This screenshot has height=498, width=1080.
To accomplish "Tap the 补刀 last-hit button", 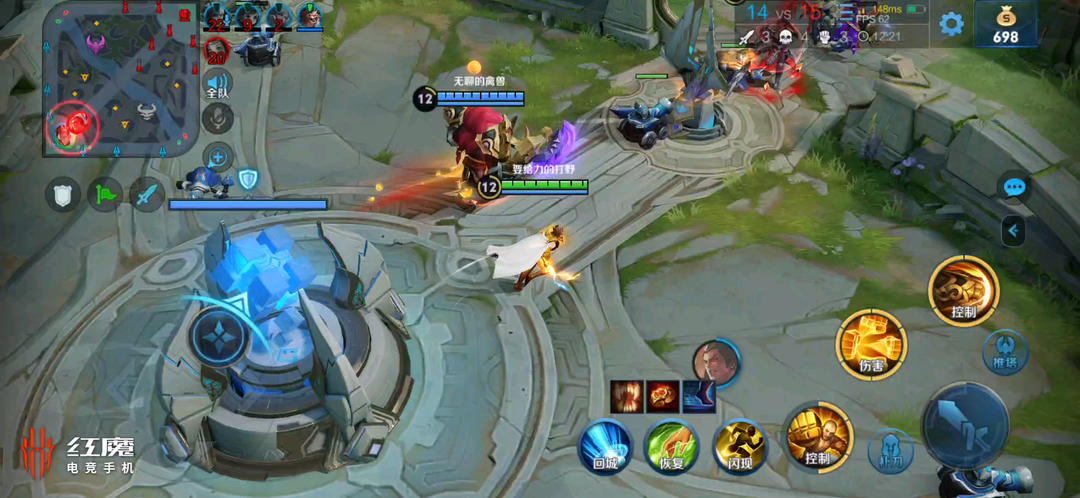I will (x=890, y=451).
